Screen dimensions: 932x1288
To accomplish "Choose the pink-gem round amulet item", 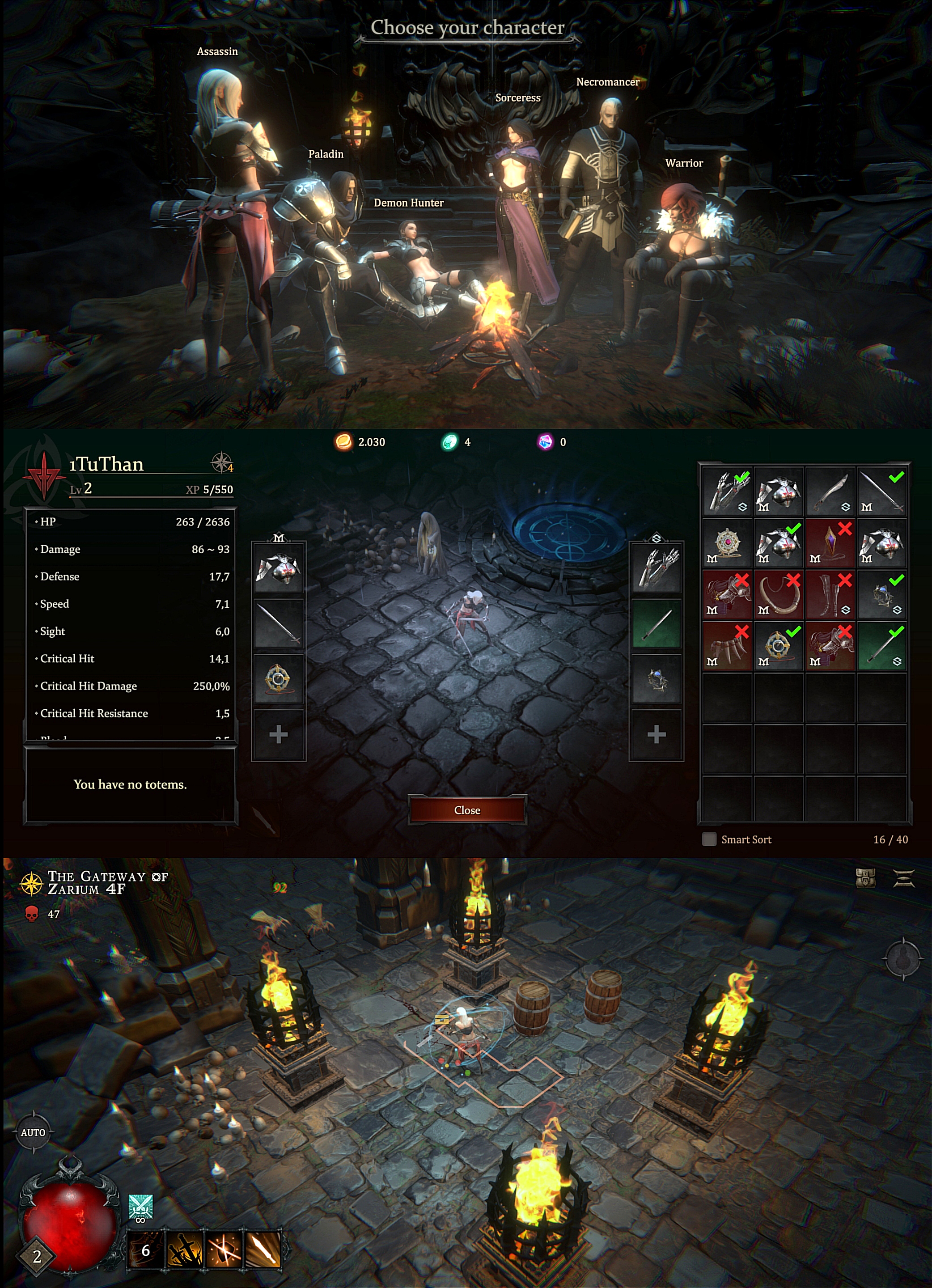I will point(727,543).
